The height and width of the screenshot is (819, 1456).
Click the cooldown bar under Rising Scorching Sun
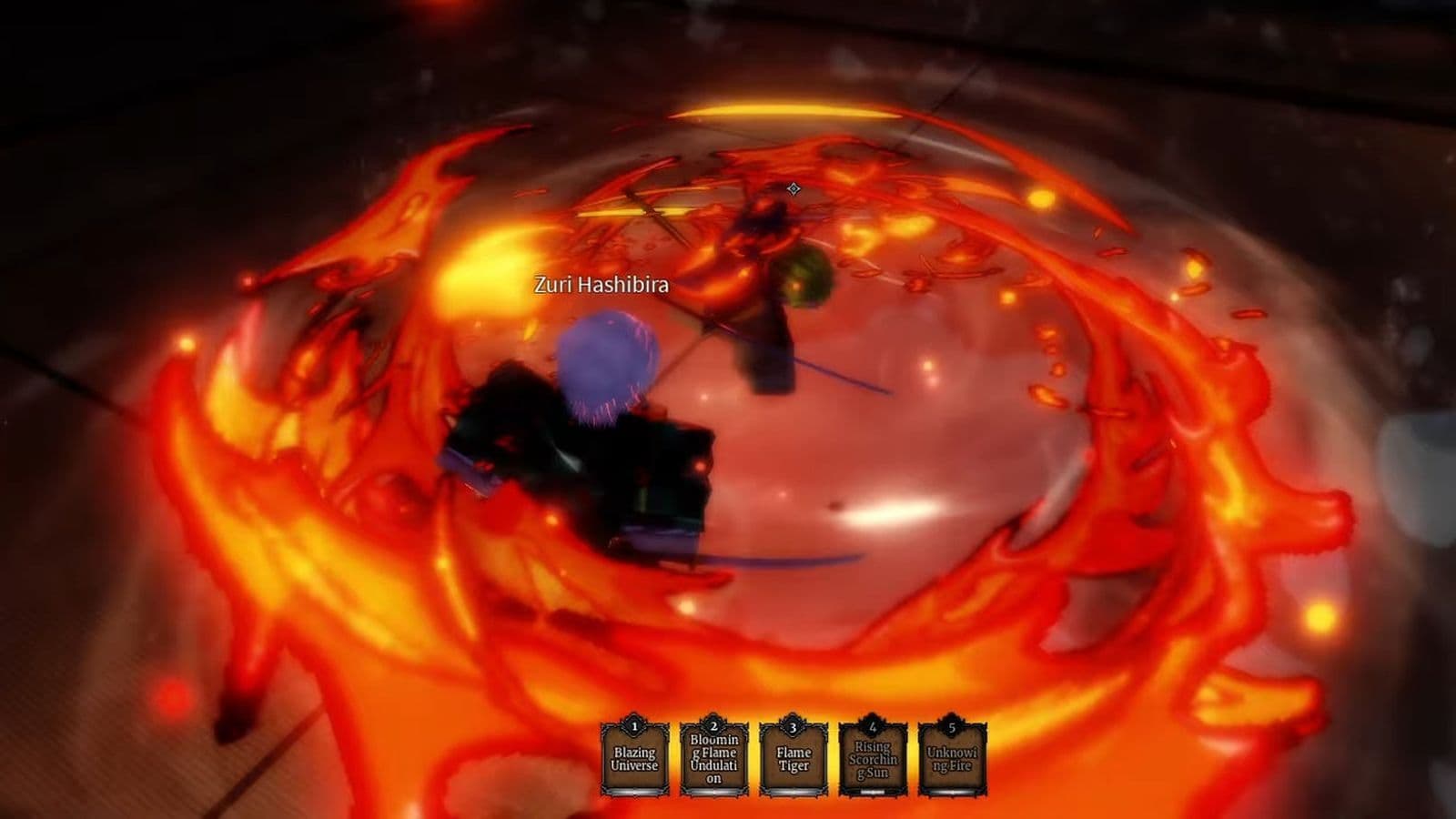[873, 792]
